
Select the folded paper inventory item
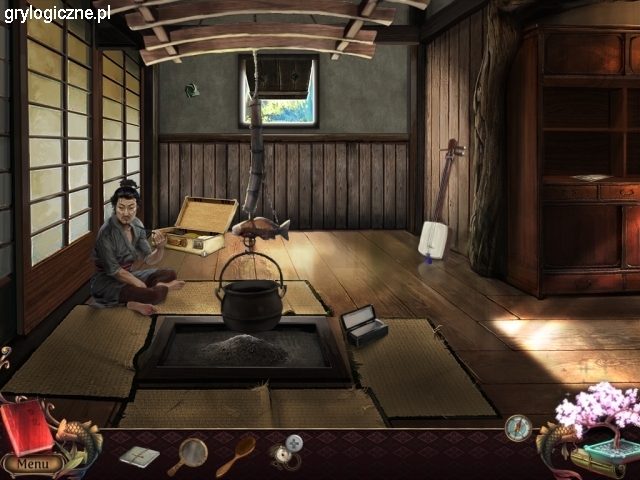point(139,457)
